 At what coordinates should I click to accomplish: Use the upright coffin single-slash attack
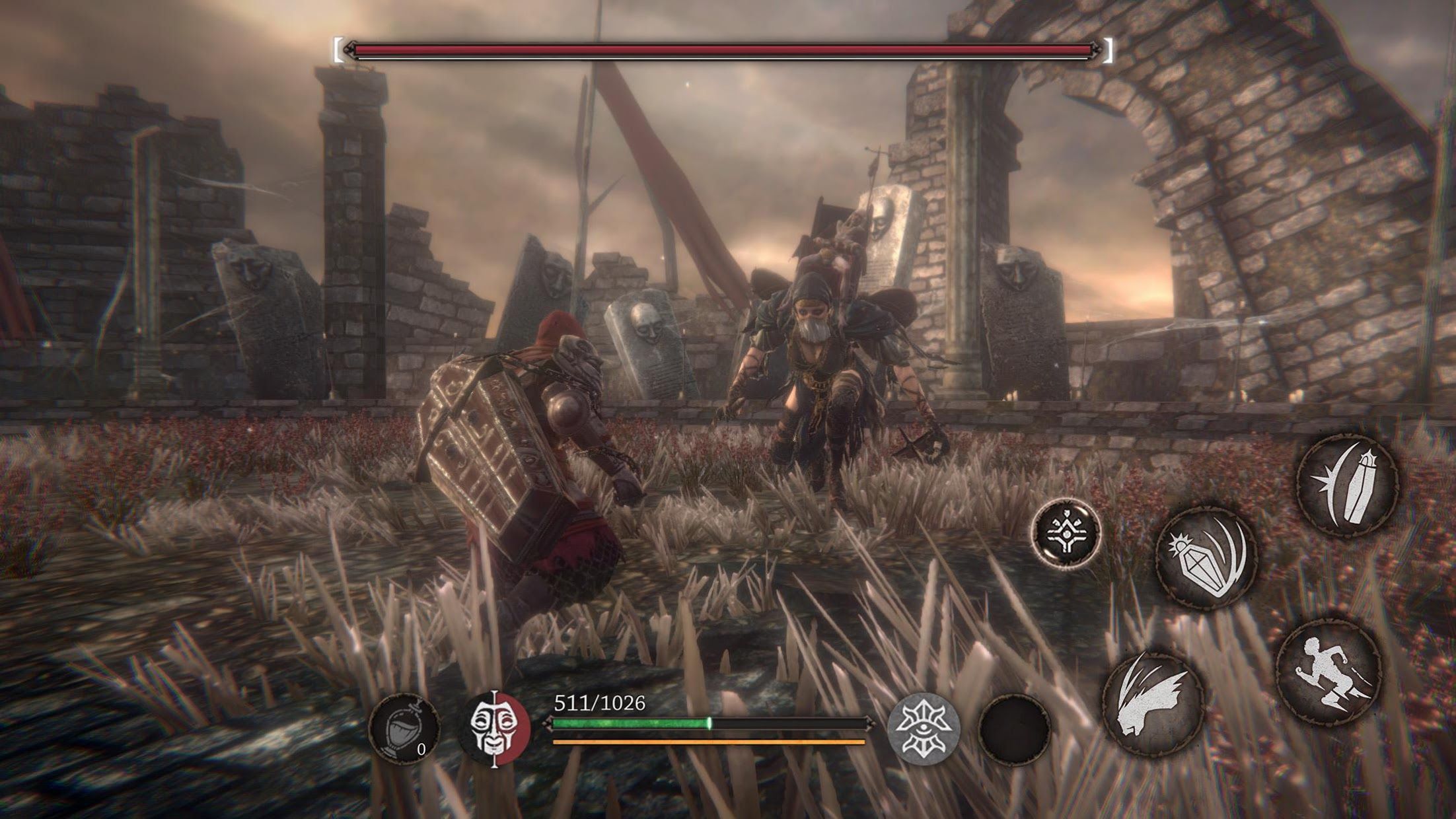(x=1347, y=483)
